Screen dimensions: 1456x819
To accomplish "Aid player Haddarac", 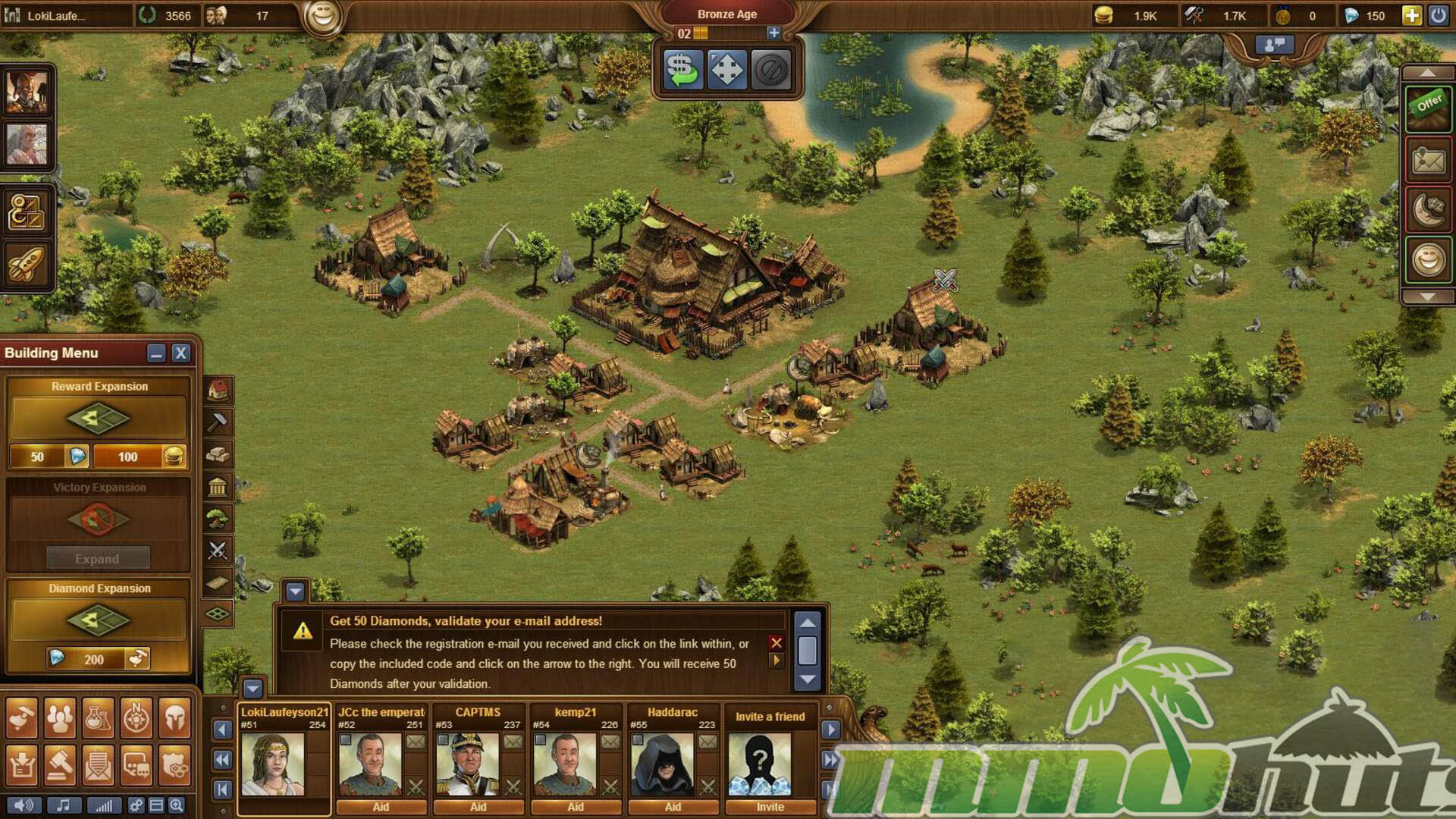I will (673, 807).
